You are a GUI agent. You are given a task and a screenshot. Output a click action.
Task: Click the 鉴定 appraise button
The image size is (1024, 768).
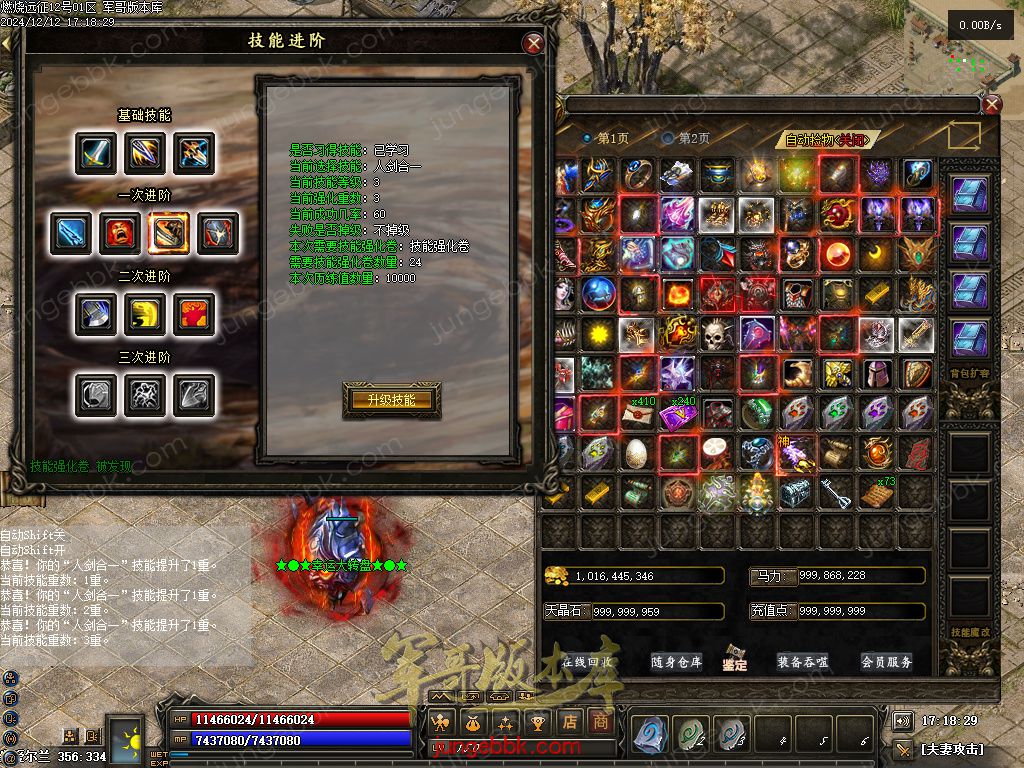pyautogui.click(x=735, y=660)
